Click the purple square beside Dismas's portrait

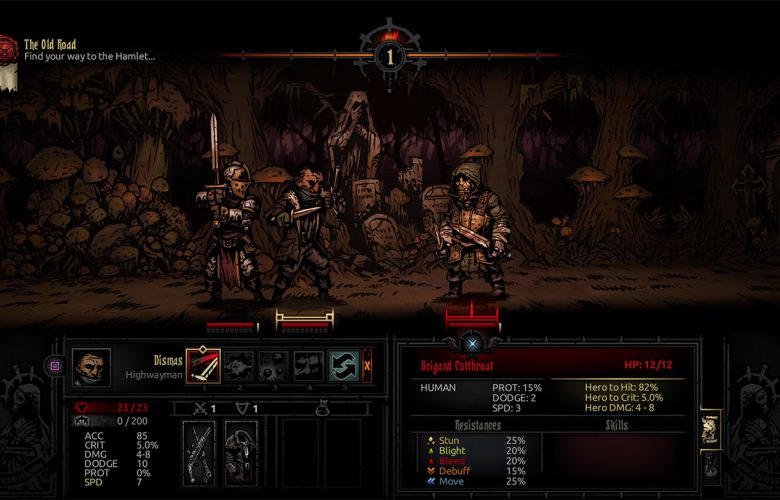click(55, 366)
